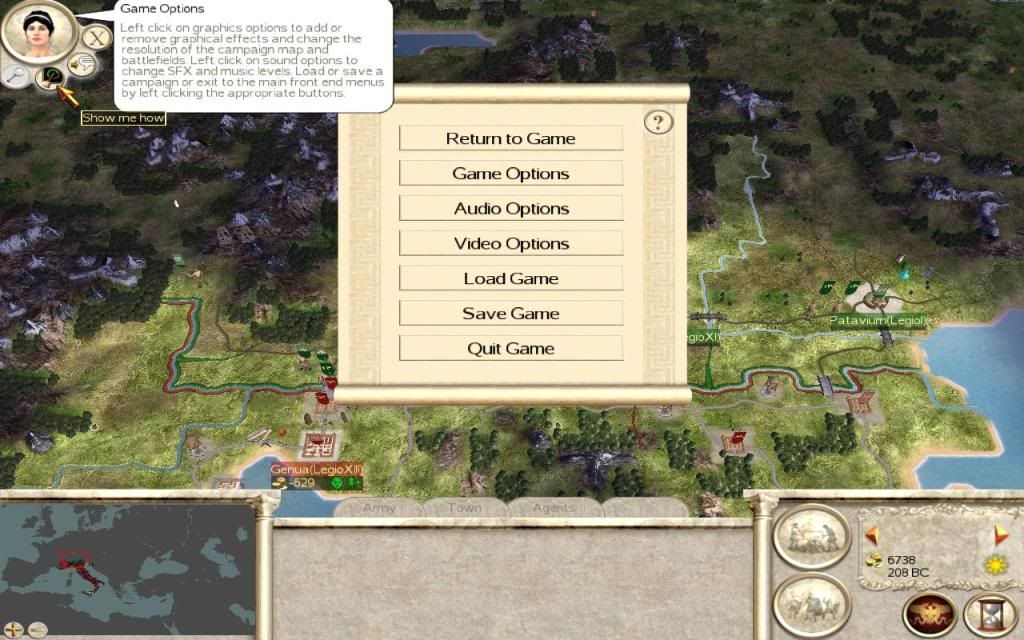Return to Game from pause menu
The width and height of the screenshot is (1024, 640).
(x=510, y=138)
